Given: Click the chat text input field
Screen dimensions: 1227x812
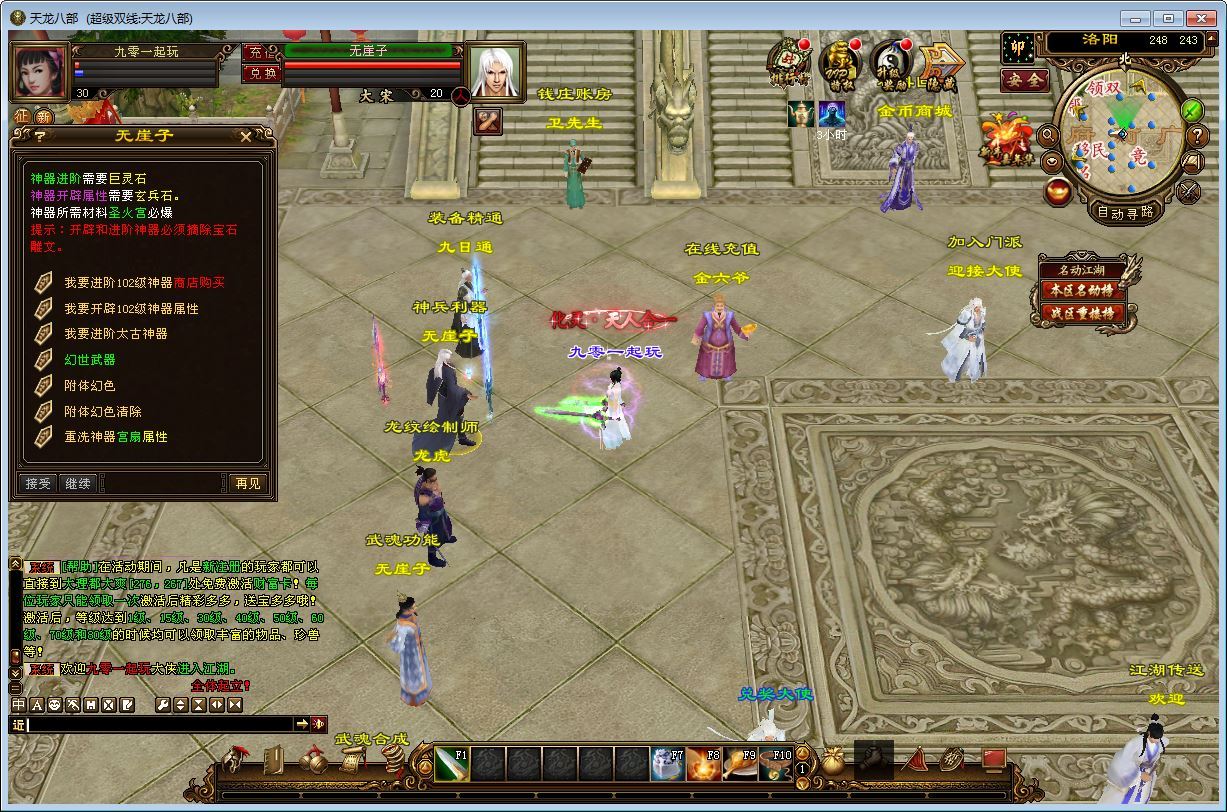Looking at the screenshot, I should coord(160,724).
